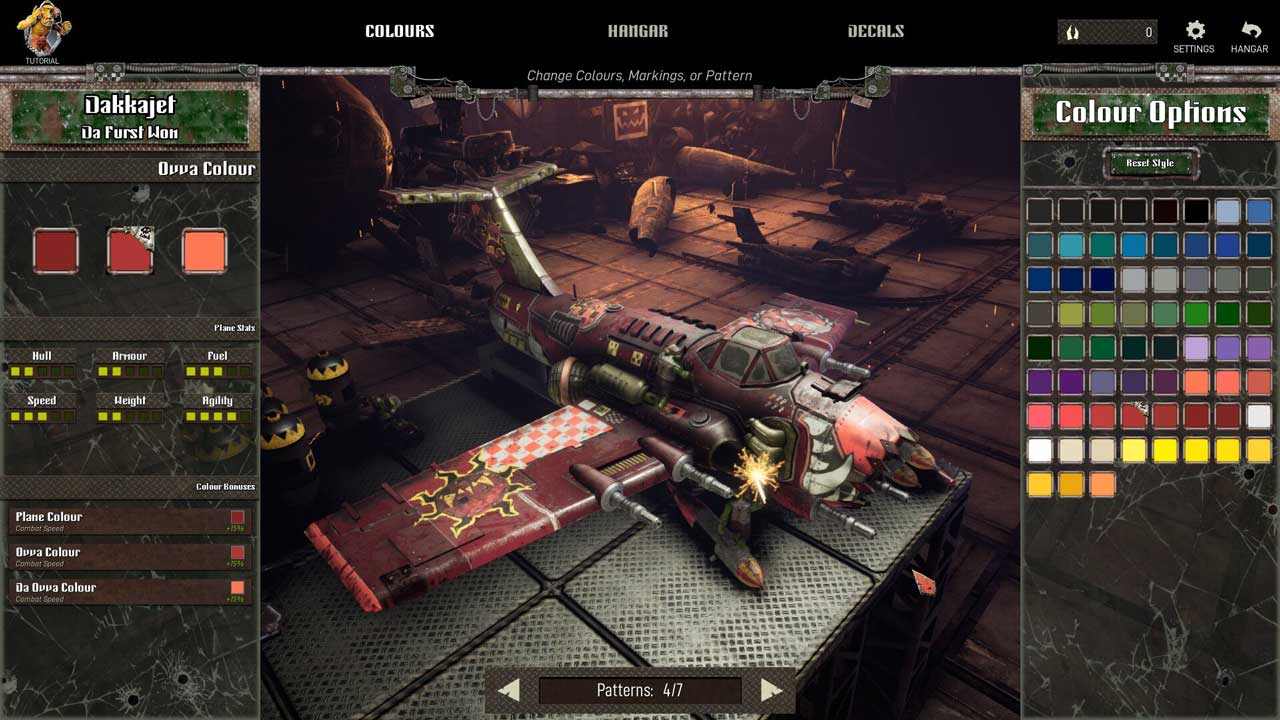Pick the light blue colour swatch
The image size is (1280, 720).
[x=1228, y=211]
